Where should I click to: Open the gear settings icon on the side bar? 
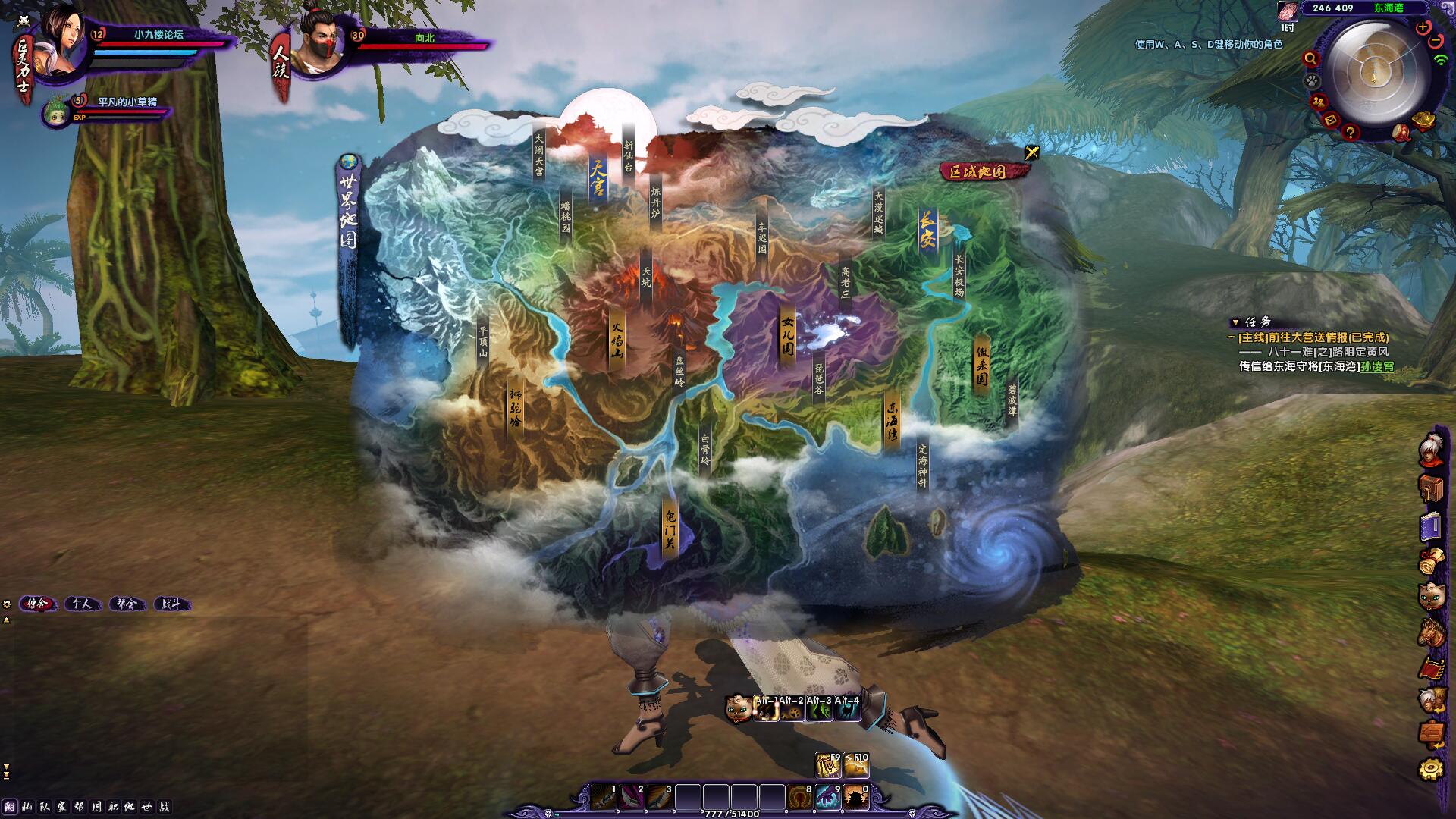point(1431,769)
